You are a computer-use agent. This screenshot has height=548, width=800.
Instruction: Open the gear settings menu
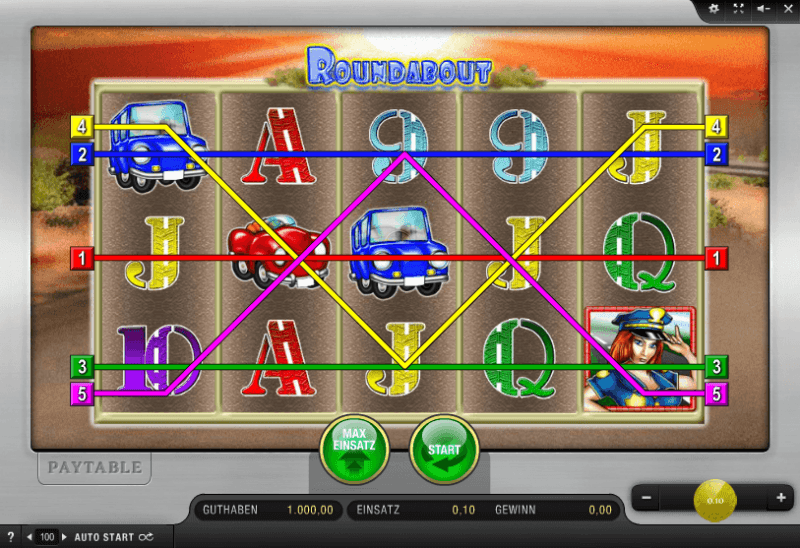click(714, 9)
